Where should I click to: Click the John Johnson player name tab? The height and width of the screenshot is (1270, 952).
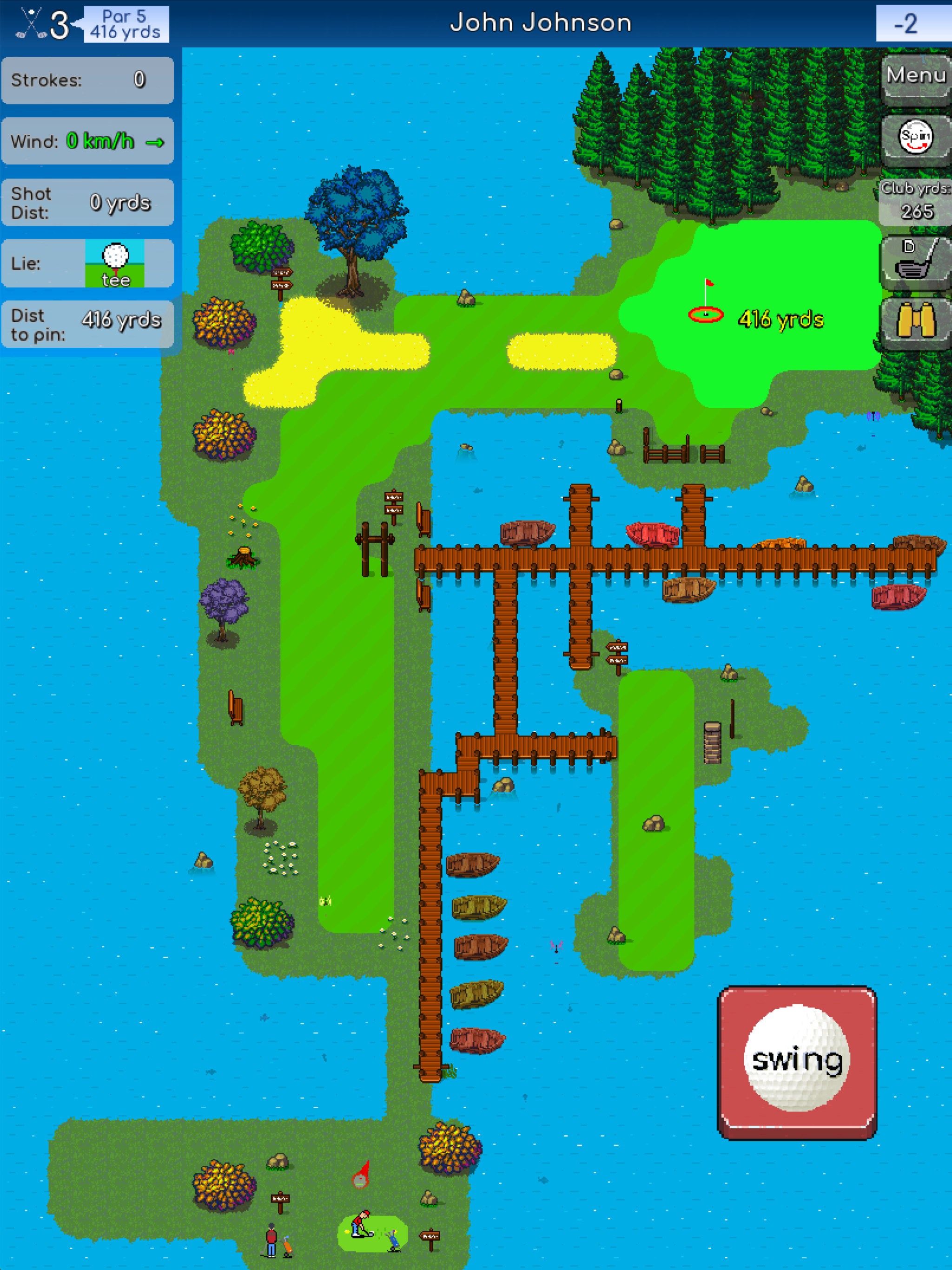click(542, 23)
